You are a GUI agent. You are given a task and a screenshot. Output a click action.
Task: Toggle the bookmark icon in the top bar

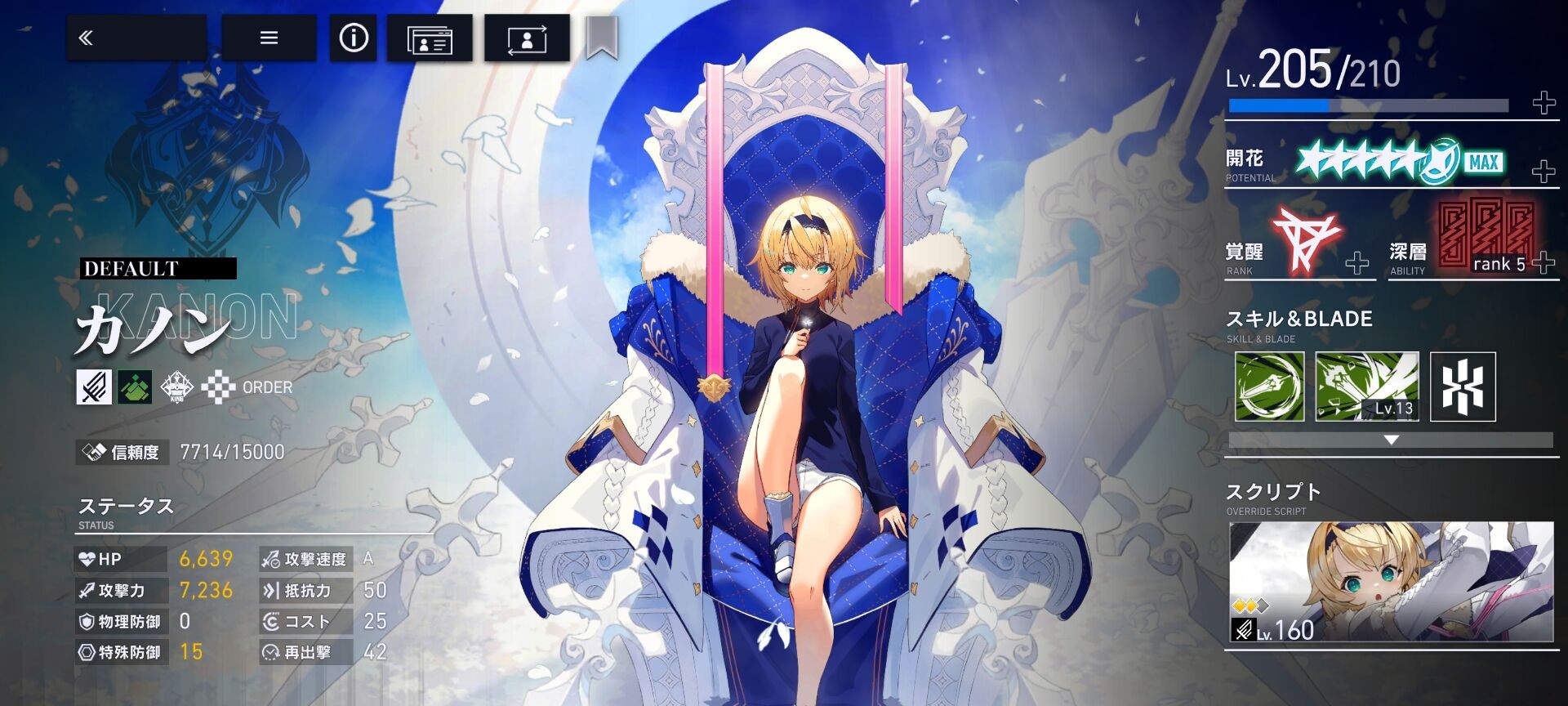602,38
